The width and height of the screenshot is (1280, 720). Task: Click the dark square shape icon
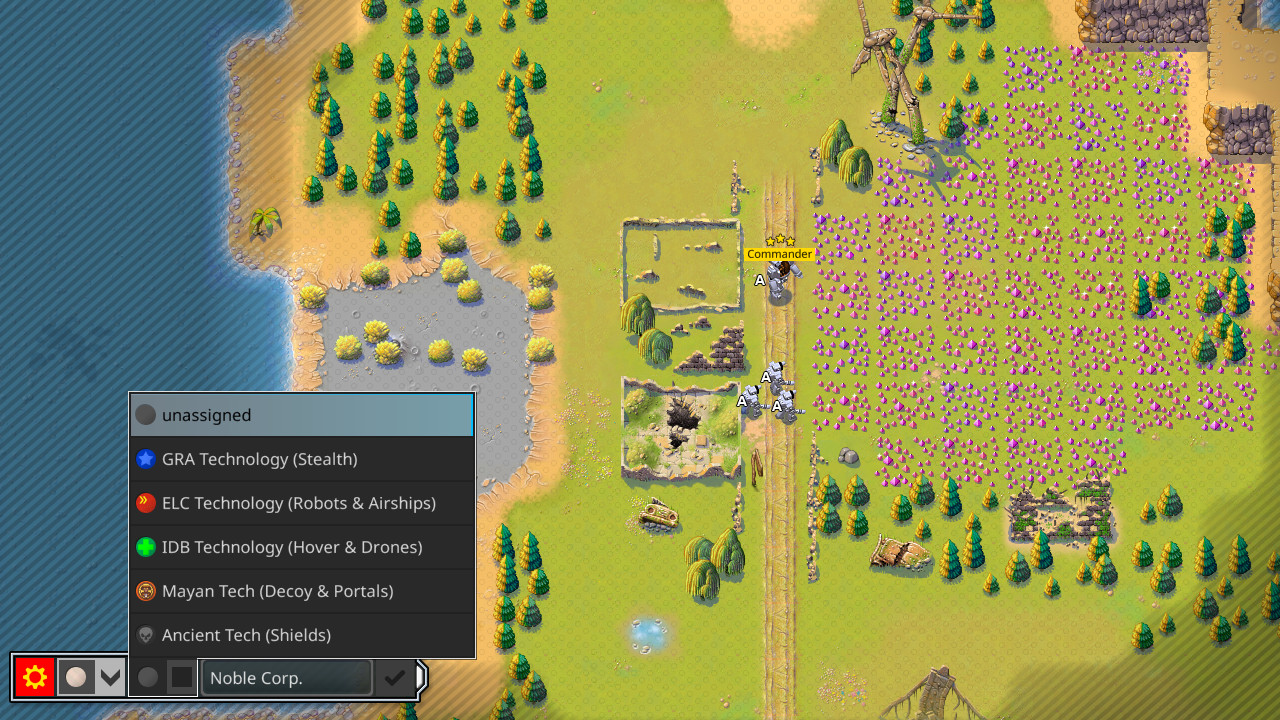(182, 677)
